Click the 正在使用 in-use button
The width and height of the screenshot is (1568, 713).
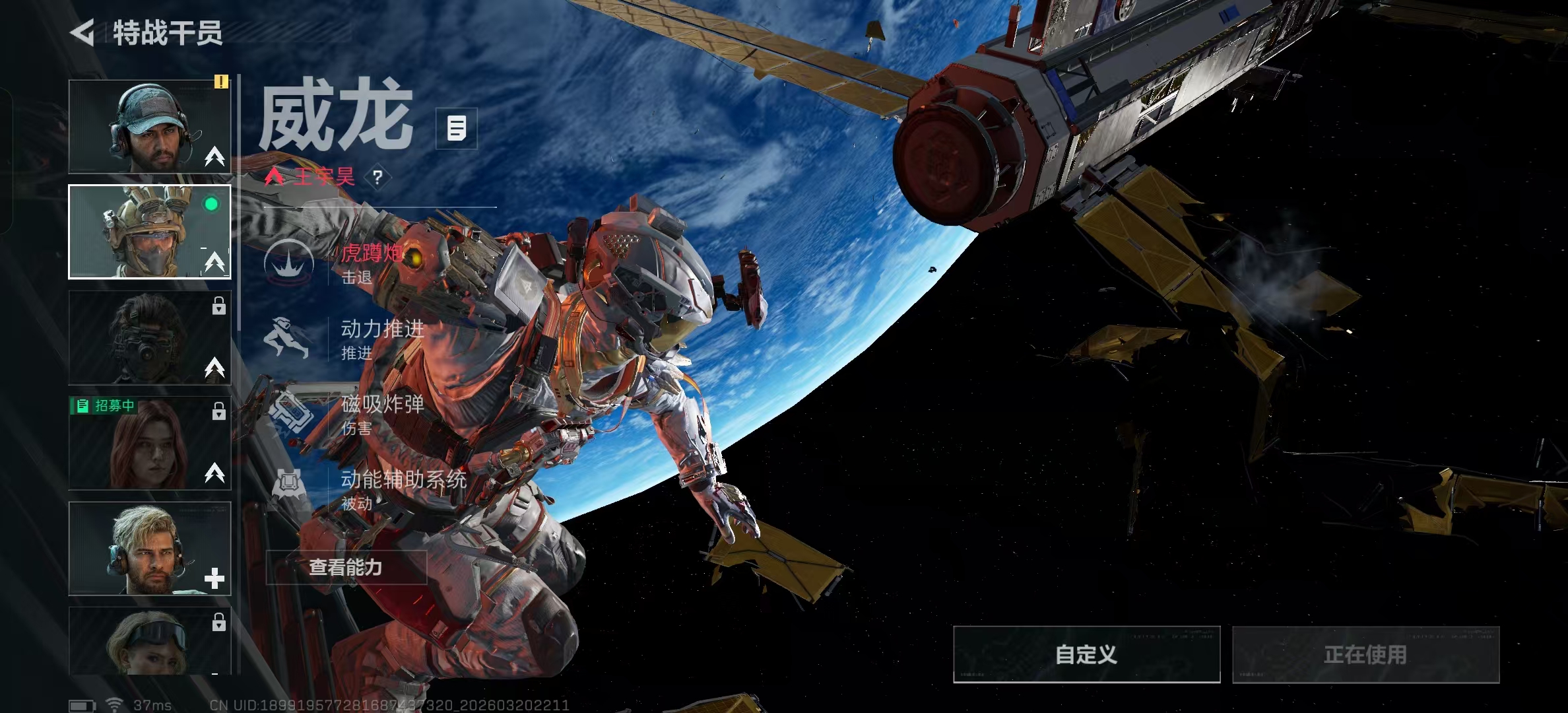pyautogui.click(x=1365, y=654)
